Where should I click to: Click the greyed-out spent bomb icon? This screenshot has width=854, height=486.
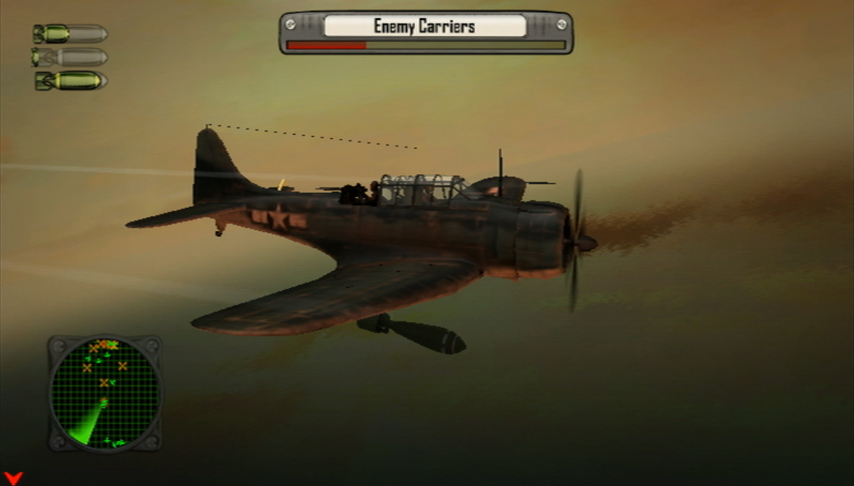click(69, 57)
